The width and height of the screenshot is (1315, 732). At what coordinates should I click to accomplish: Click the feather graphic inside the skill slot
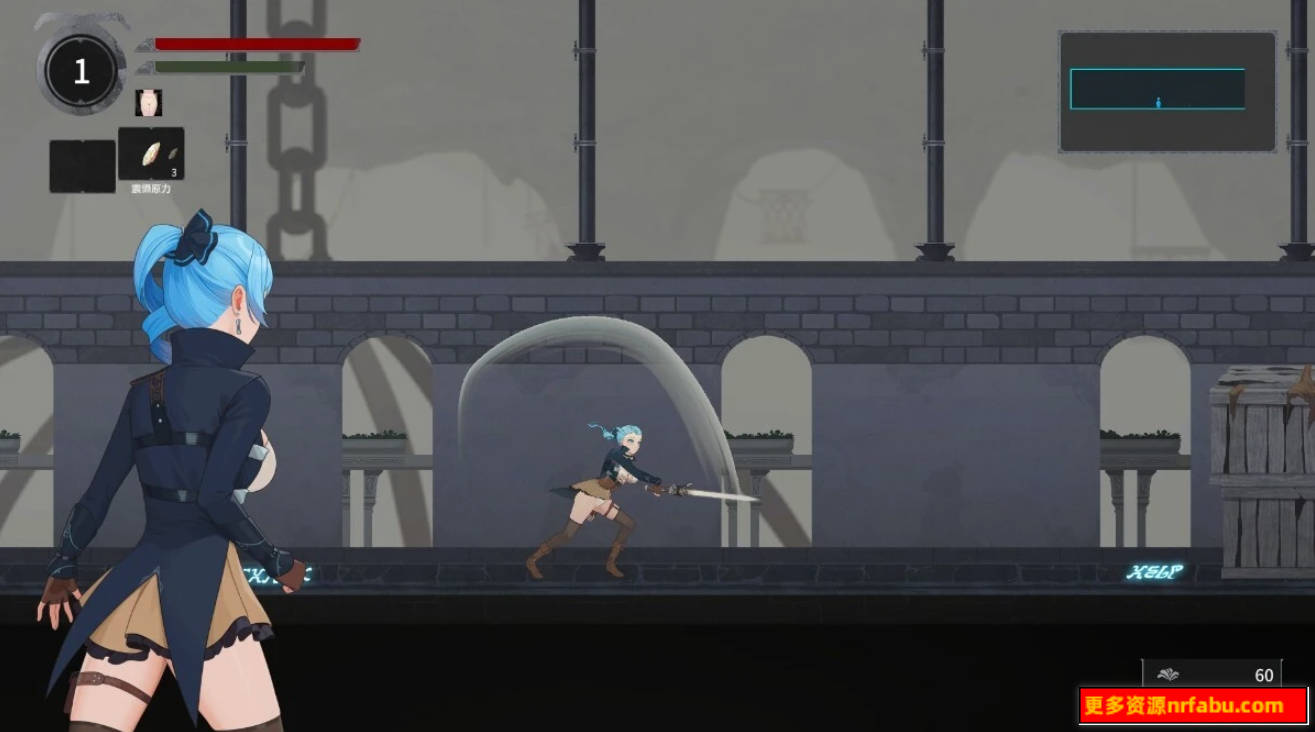(x=150, y=150)
